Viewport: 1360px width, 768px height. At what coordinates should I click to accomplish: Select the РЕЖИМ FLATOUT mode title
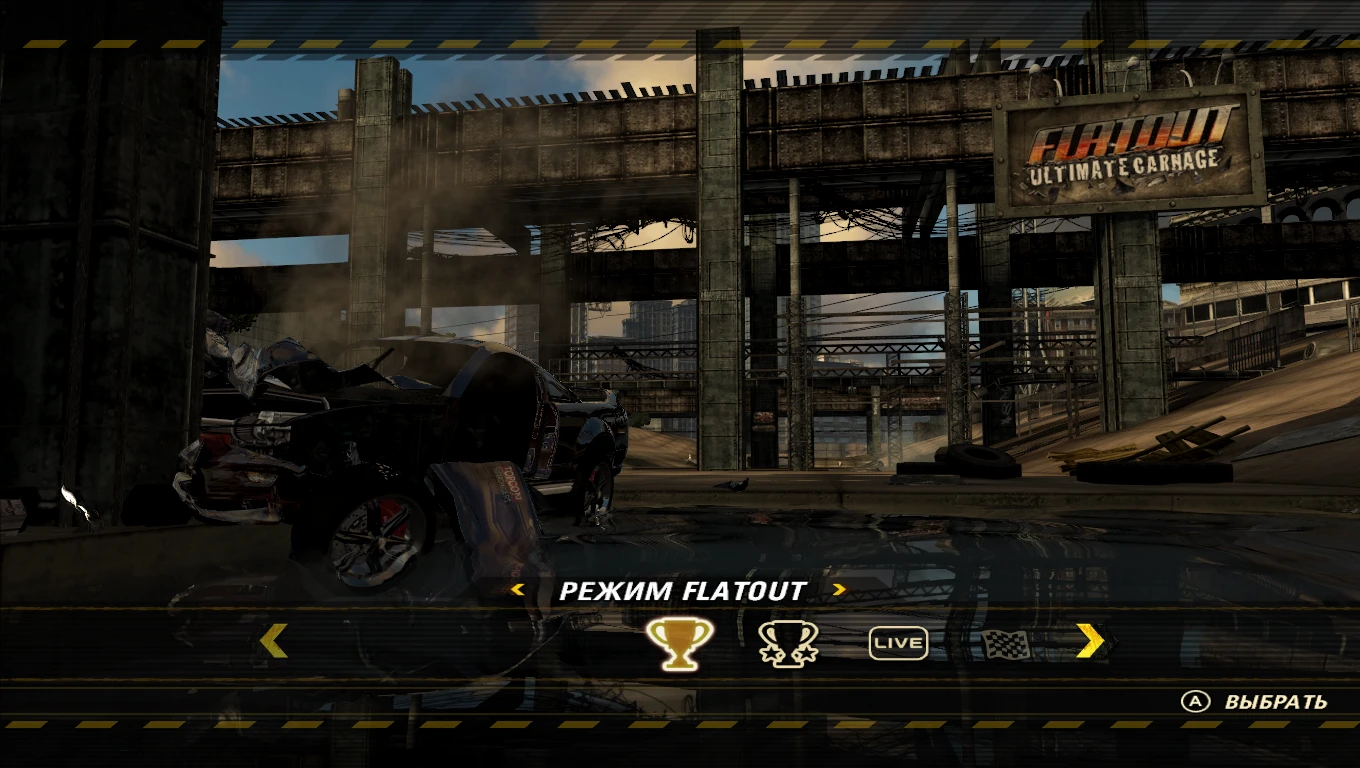(x=680, y=590)
